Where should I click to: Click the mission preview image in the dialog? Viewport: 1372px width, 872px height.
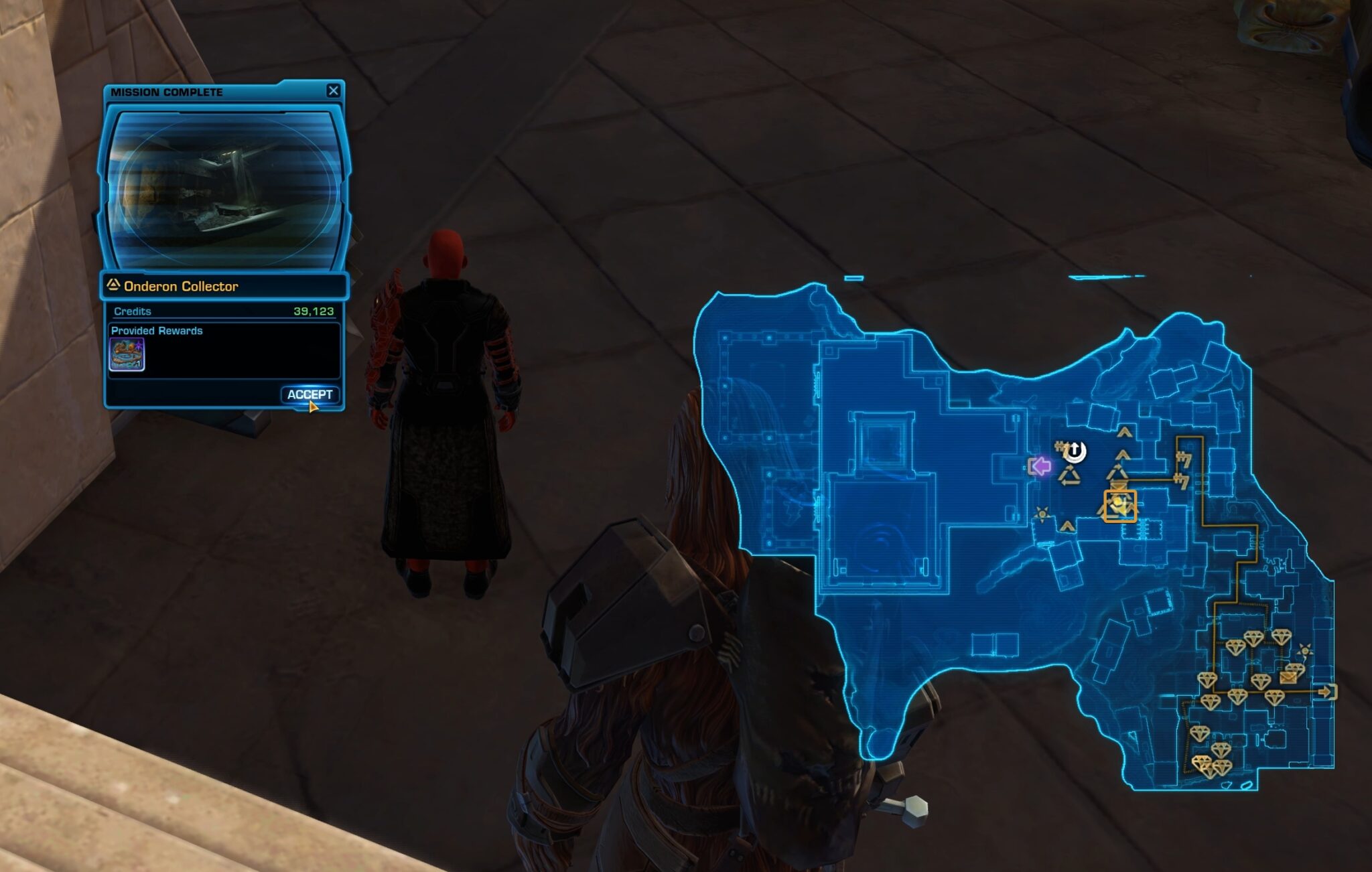coord(223,183)
